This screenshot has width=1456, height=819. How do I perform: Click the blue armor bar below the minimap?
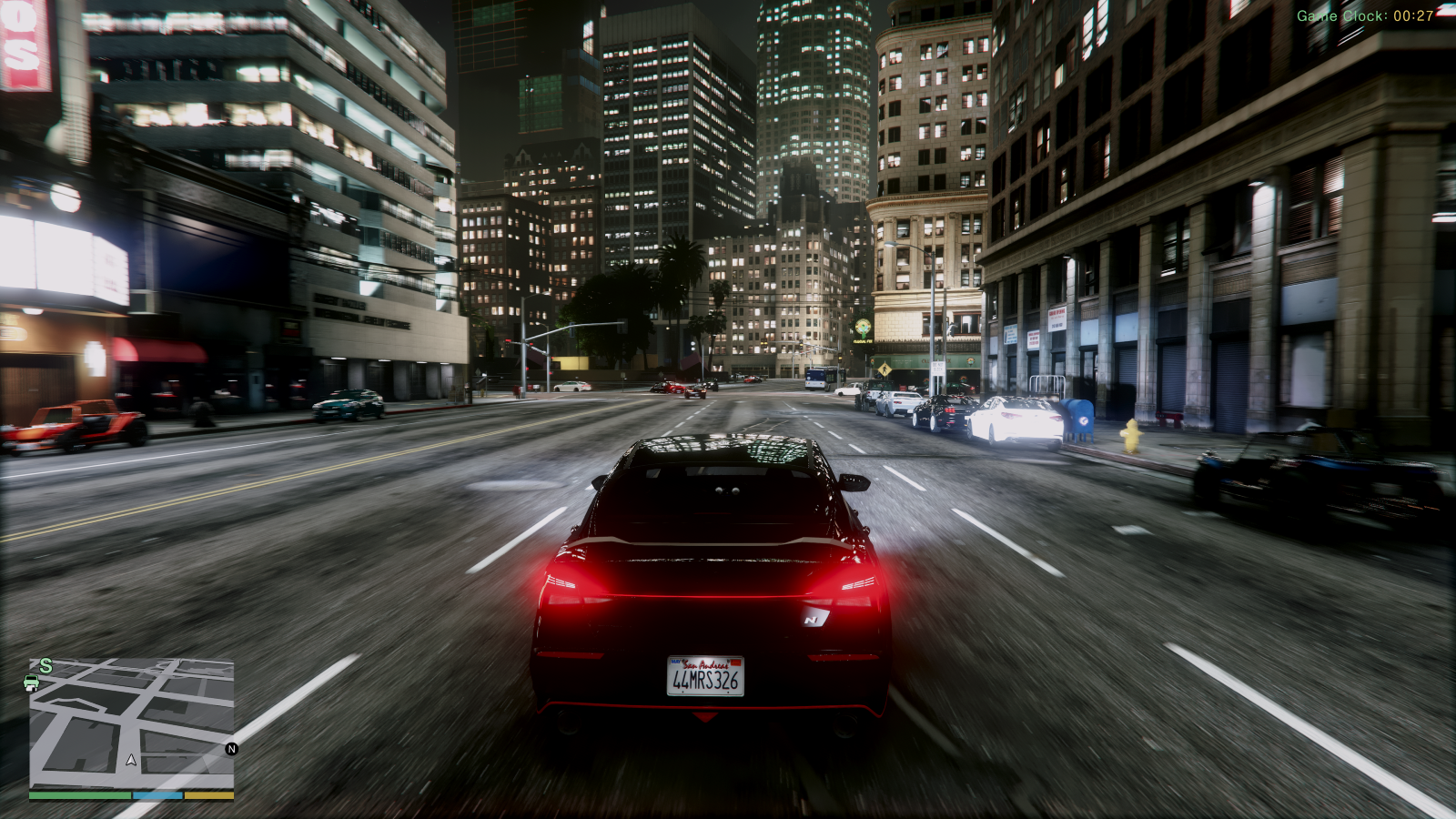coord(157,794)
